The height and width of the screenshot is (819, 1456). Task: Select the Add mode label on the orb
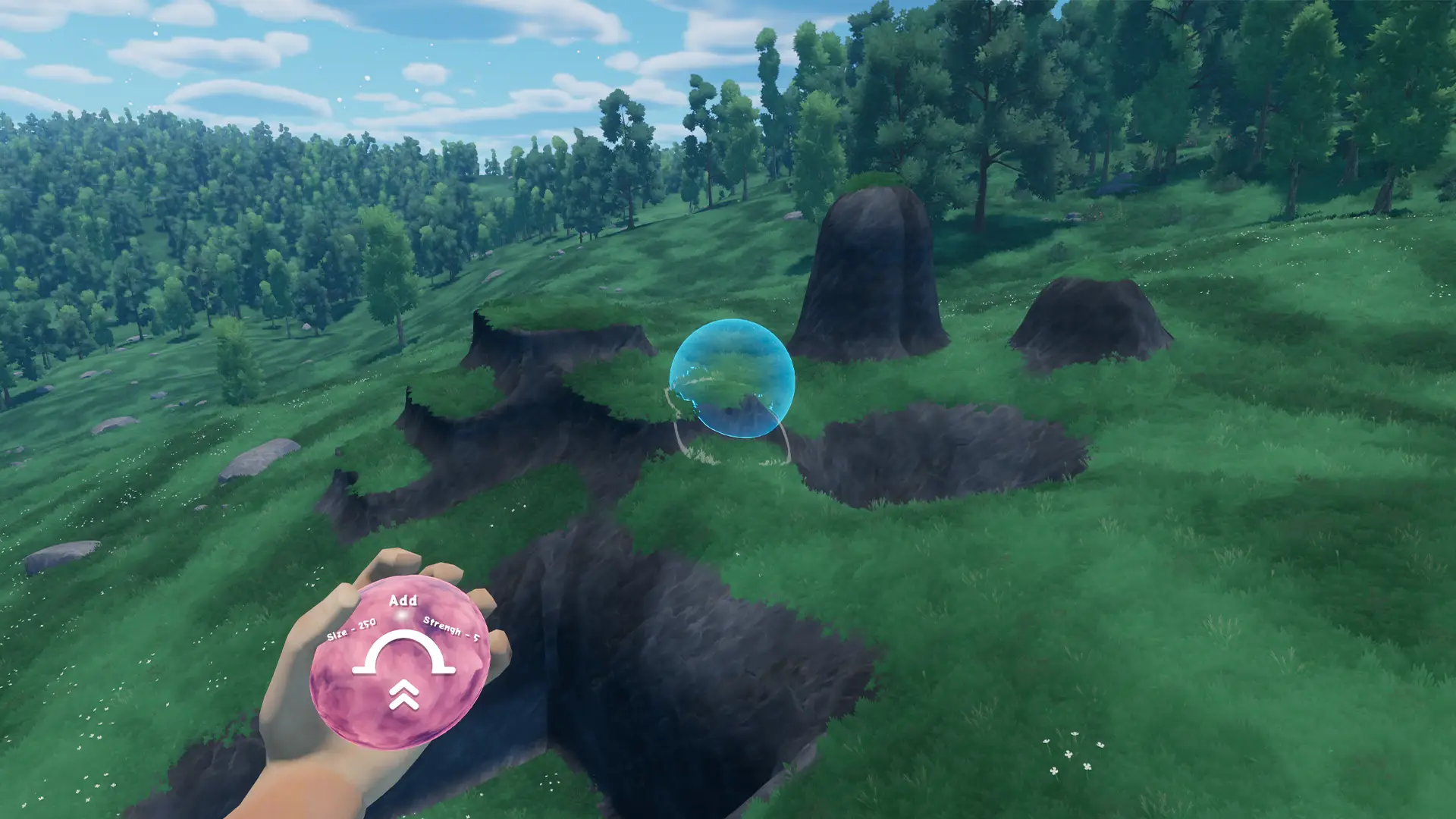403,601
